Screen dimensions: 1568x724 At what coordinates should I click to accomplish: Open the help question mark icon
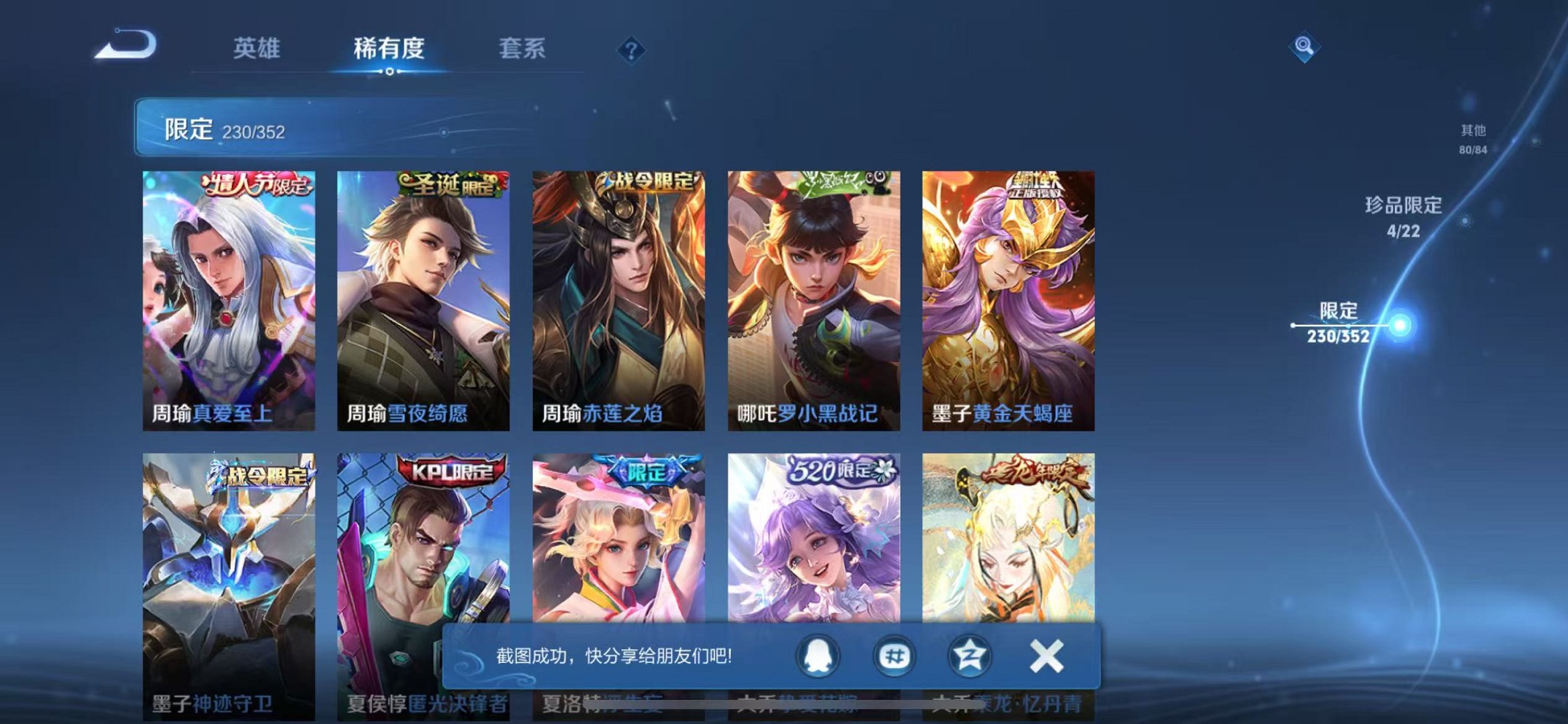[x=632, y=50]
